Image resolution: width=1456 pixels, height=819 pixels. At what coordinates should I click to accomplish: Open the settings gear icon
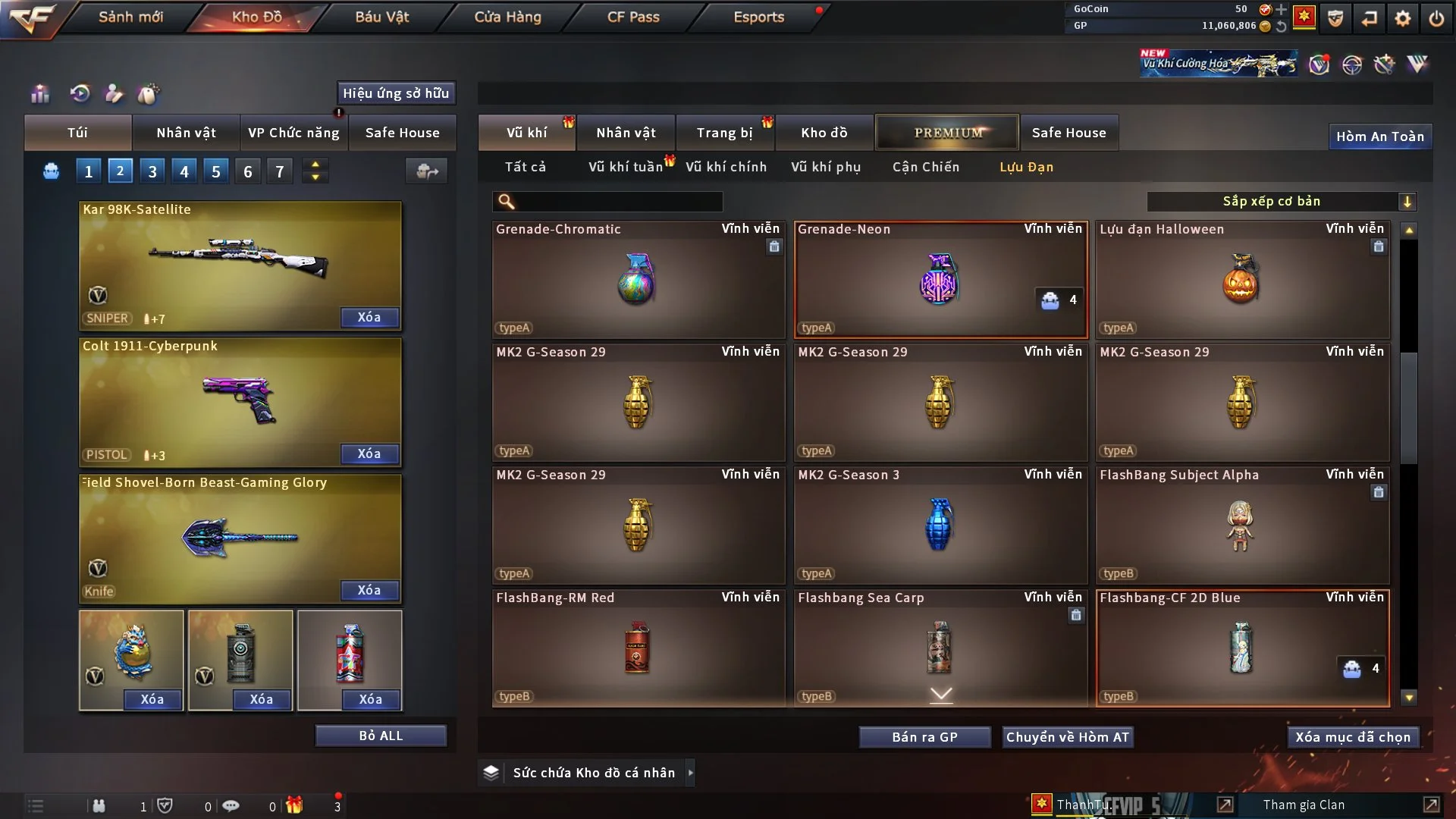[1403, 18]
